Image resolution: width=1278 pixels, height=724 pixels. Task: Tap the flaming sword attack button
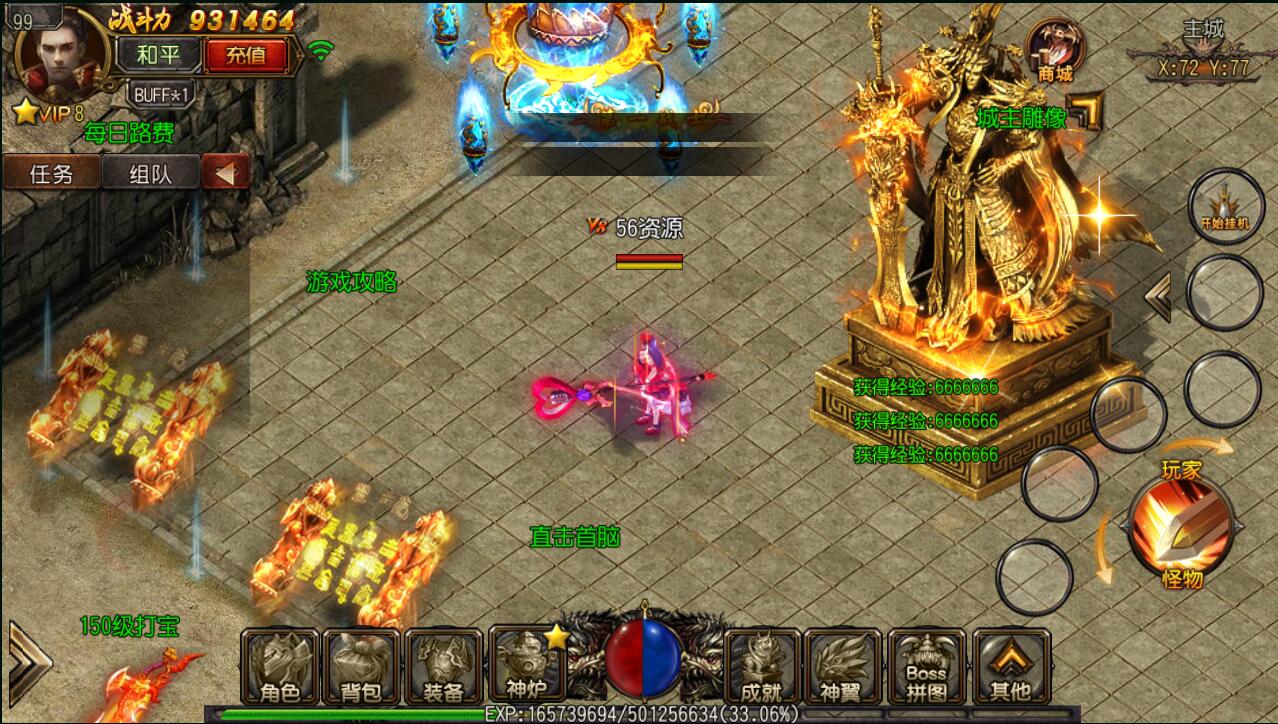click(1180, 524)
